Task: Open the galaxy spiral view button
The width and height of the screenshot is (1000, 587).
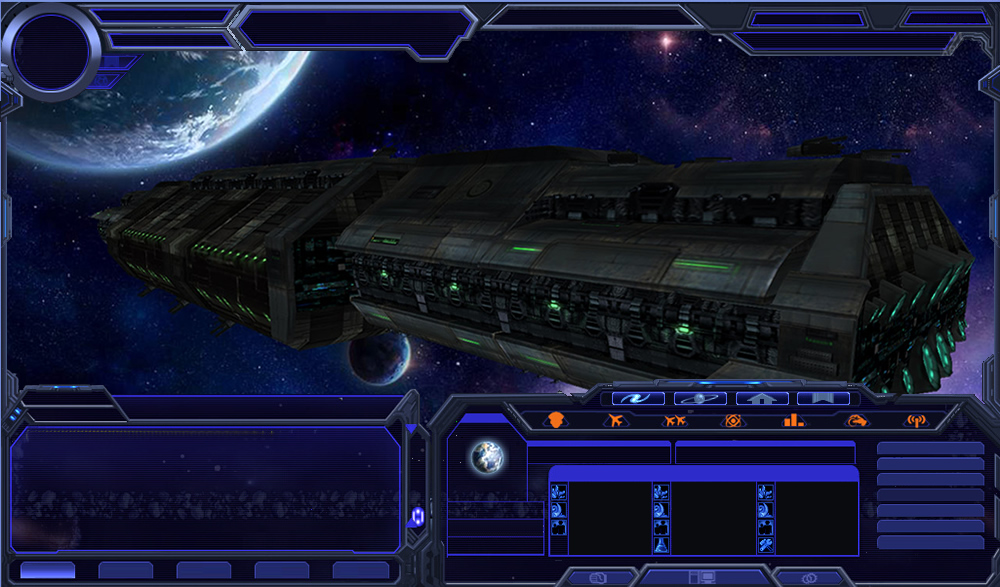Action: click(638, 398)
